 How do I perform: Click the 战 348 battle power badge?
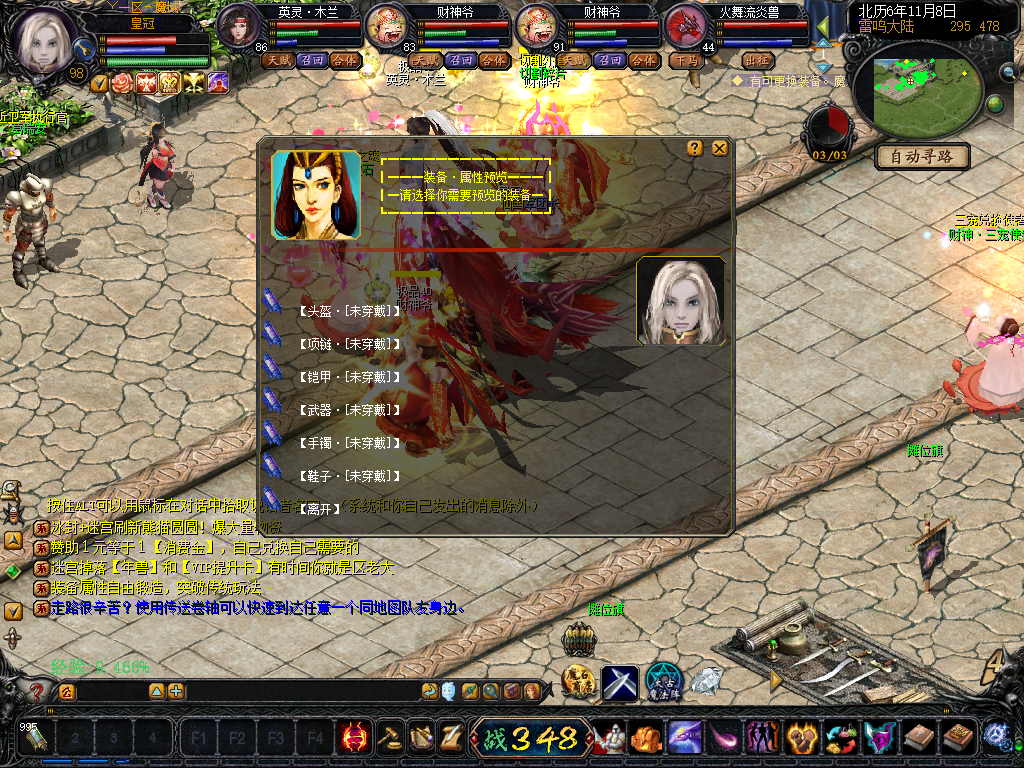click(x=530, y=738)
